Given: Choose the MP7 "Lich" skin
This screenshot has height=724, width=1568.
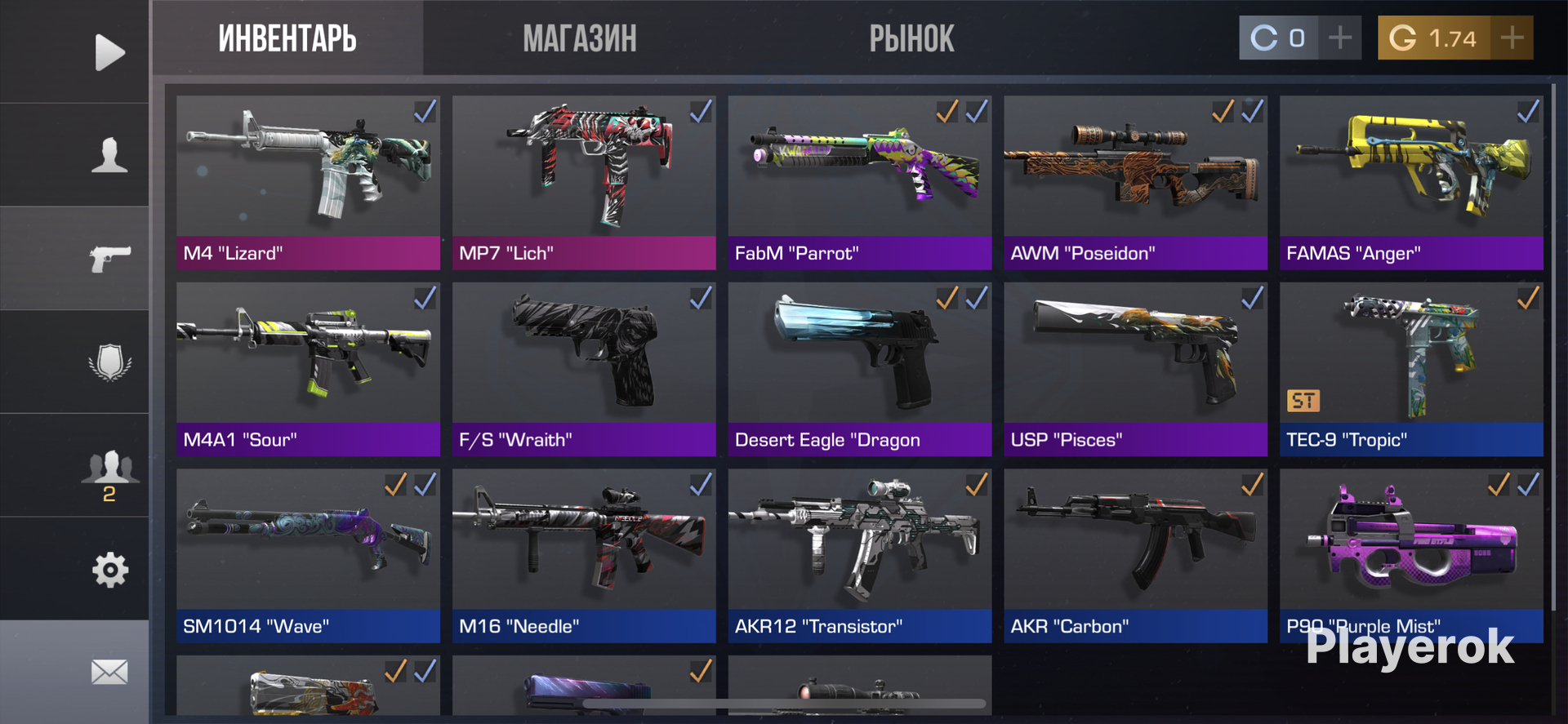Looking at the screenshot, I should [584, 181].
